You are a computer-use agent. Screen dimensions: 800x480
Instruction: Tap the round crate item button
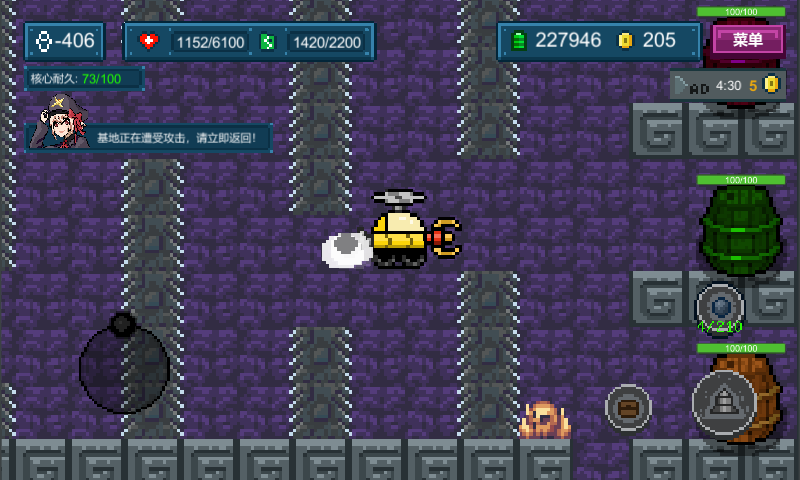coord(628,407)
